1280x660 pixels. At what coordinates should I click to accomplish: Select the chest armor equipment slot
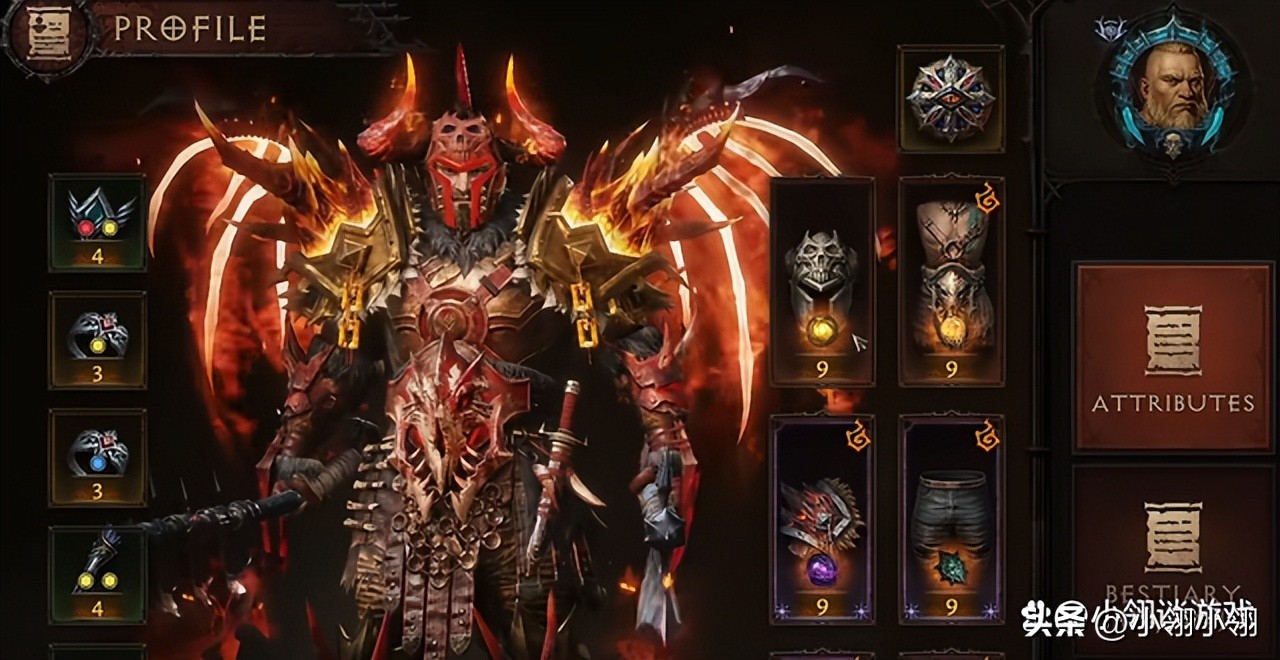pos(951,282)
